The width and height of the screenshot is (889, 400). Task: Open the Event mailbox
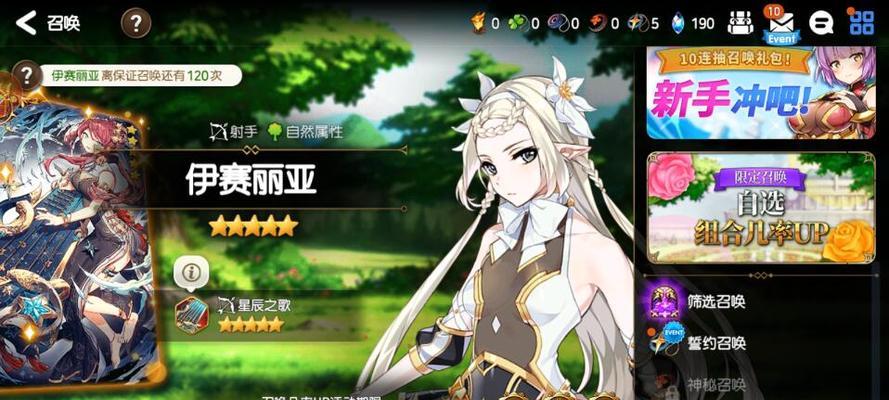point(780,24)
